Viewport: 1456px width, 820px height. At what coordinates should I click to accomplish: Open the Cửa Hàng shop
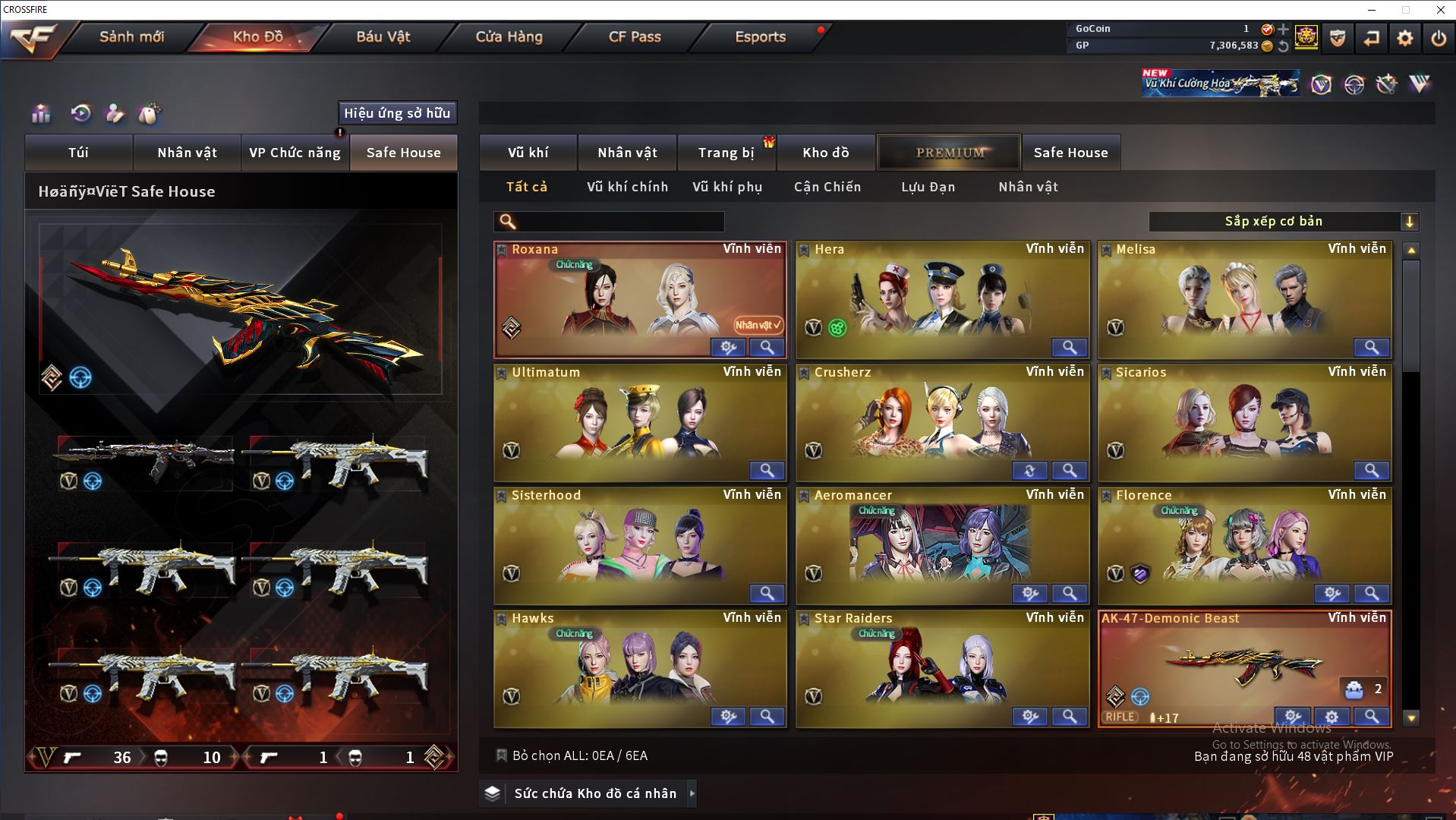point(509,36)
